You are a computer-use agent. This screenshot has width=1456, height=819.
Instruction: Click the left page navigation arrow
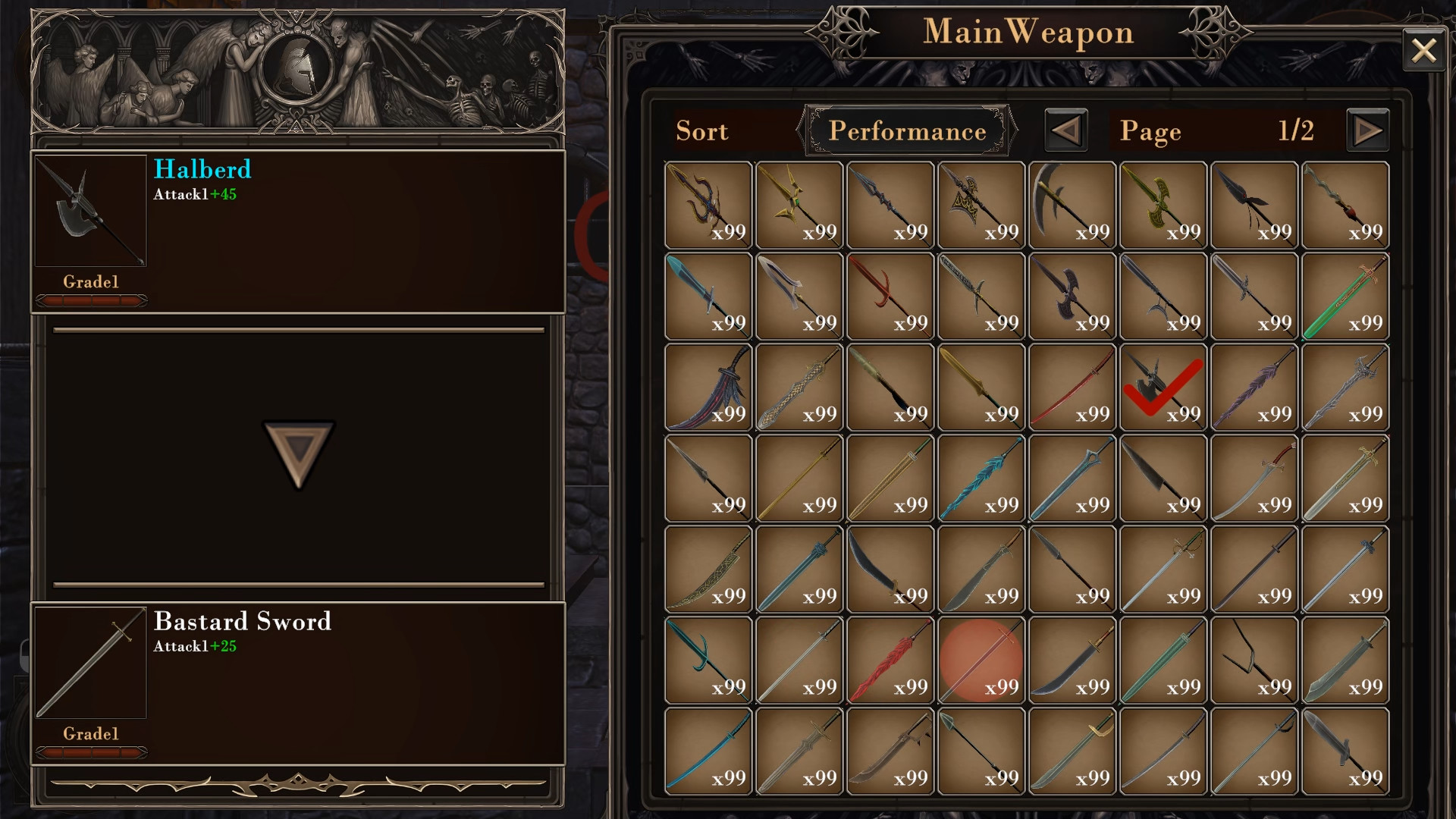pos(1065,130)
